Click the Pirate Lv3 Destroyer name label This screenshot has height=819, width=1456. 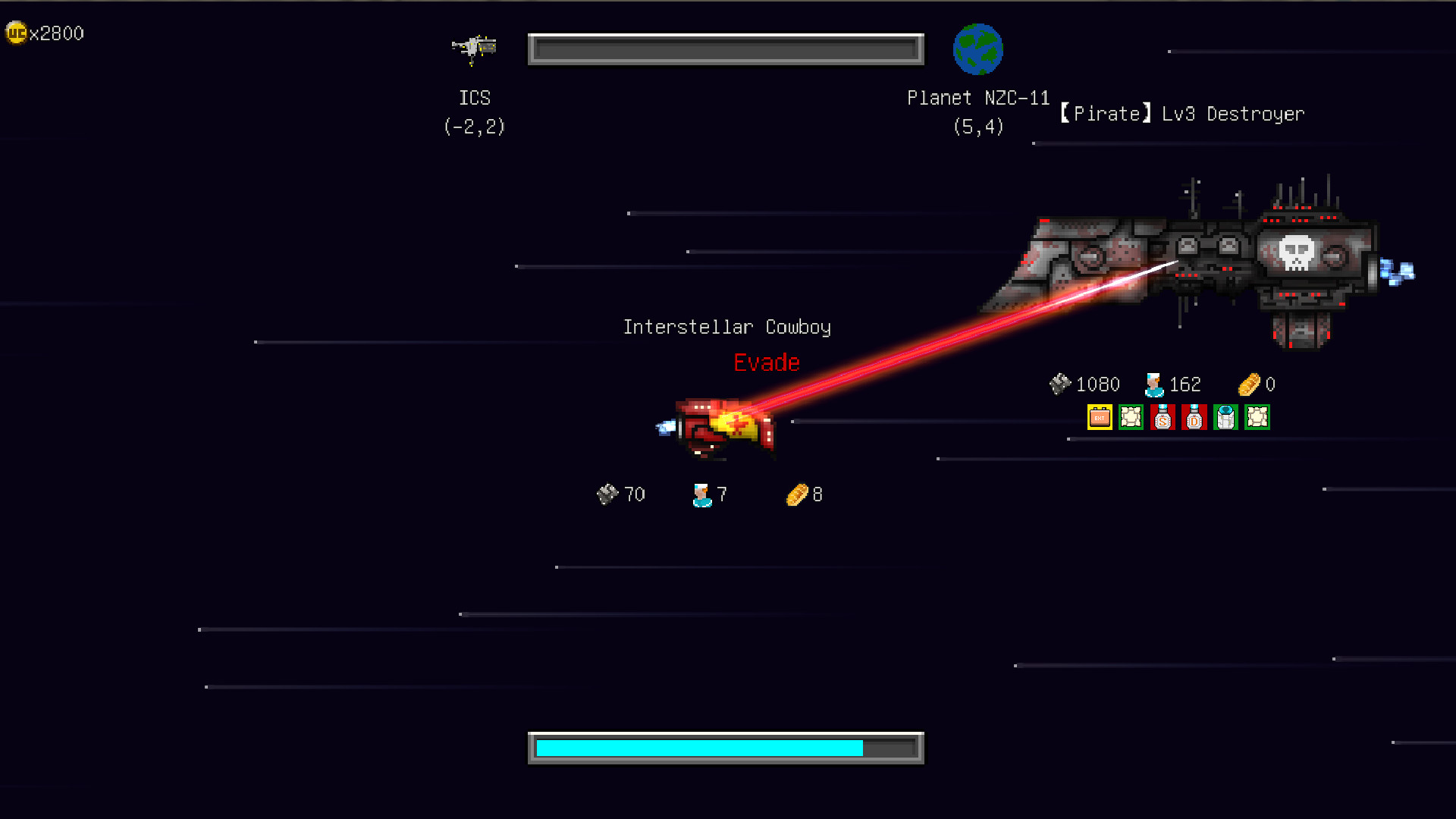tap(1181, 113)
